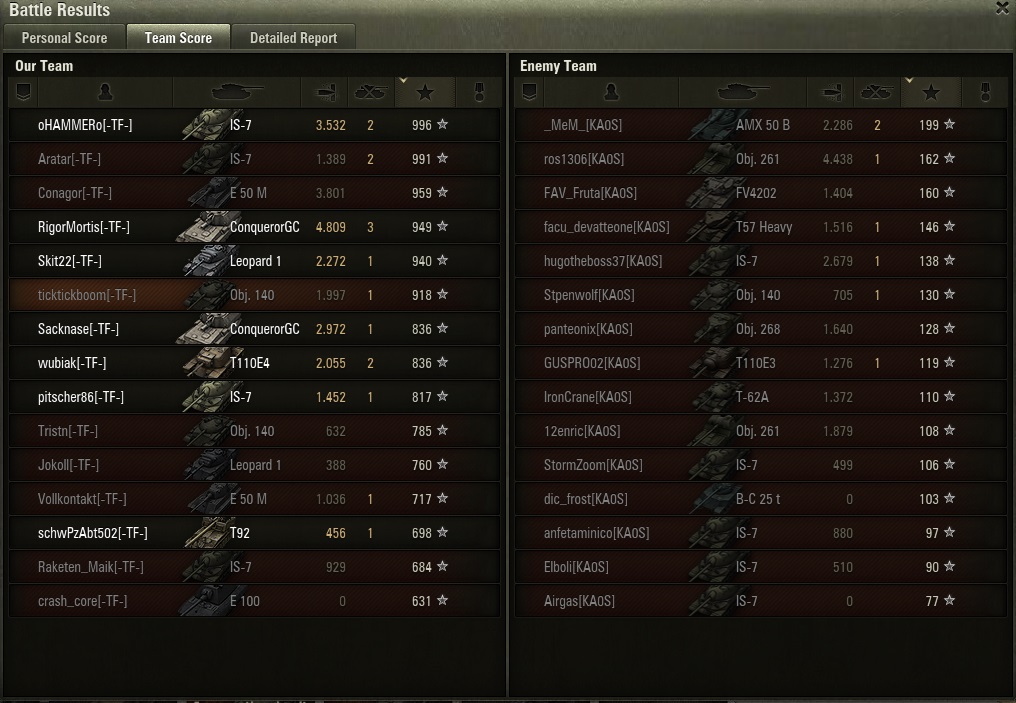Sort Enemy Team by kills column header
Screen dimensions: 1016x703
pyautogui.click(x=876, y=93)
